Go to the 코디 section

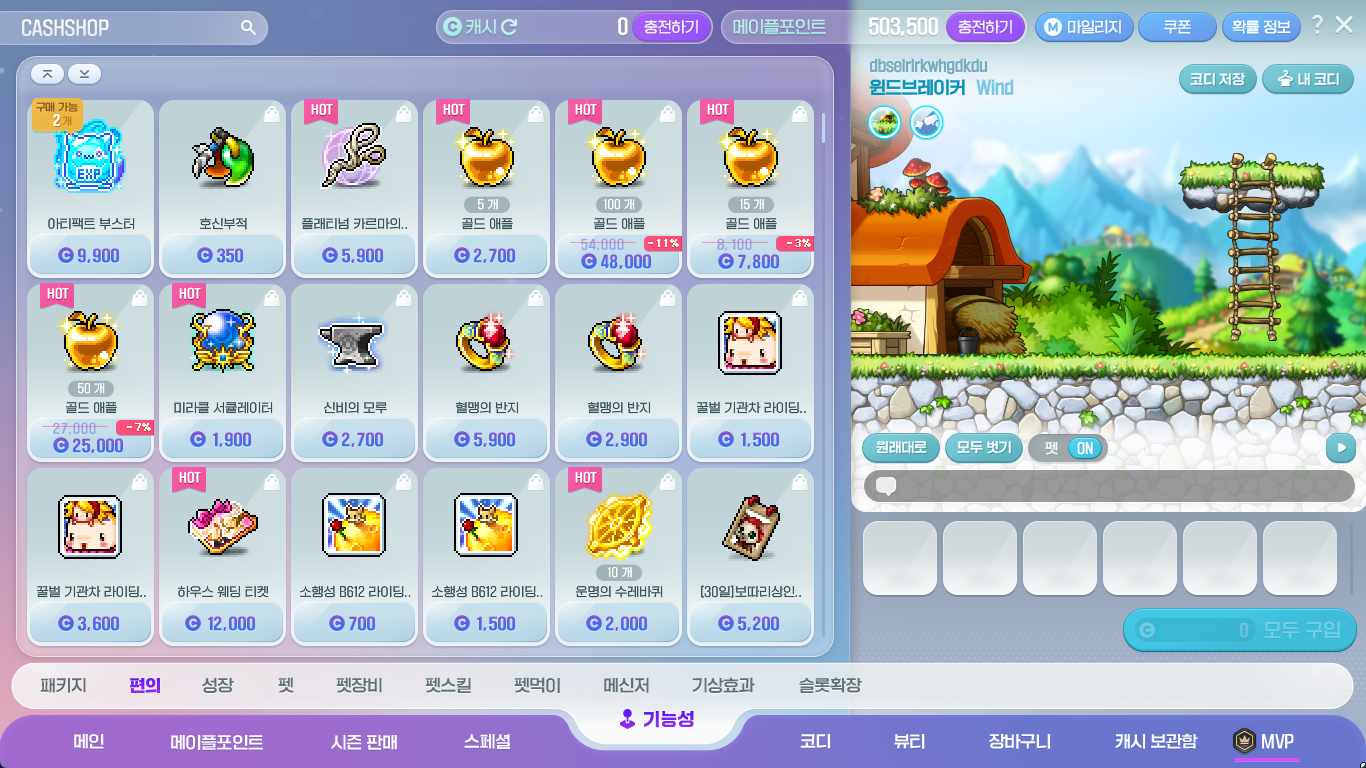(x=815, y=742)
